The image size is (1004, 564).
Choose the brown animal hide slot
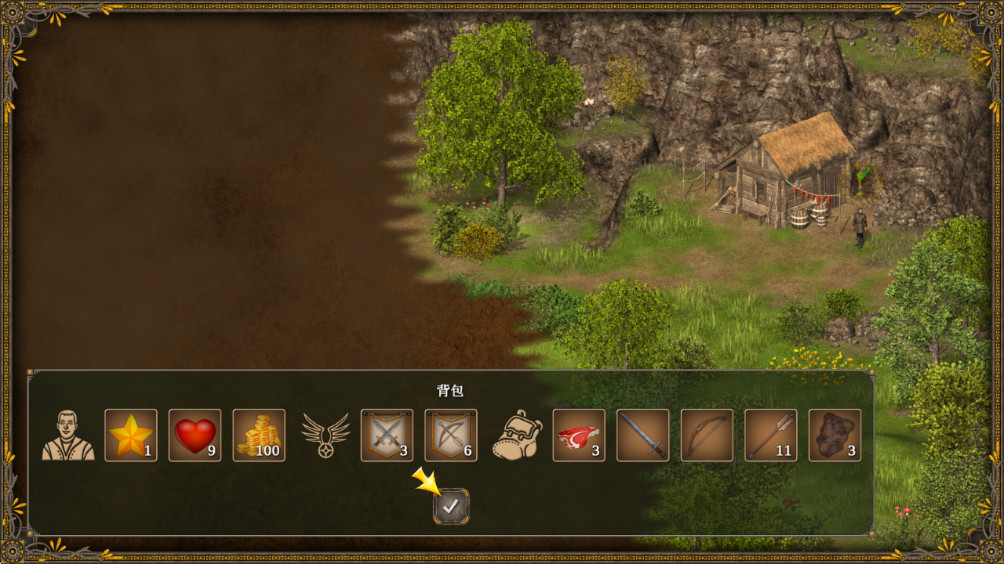point(835,435)
